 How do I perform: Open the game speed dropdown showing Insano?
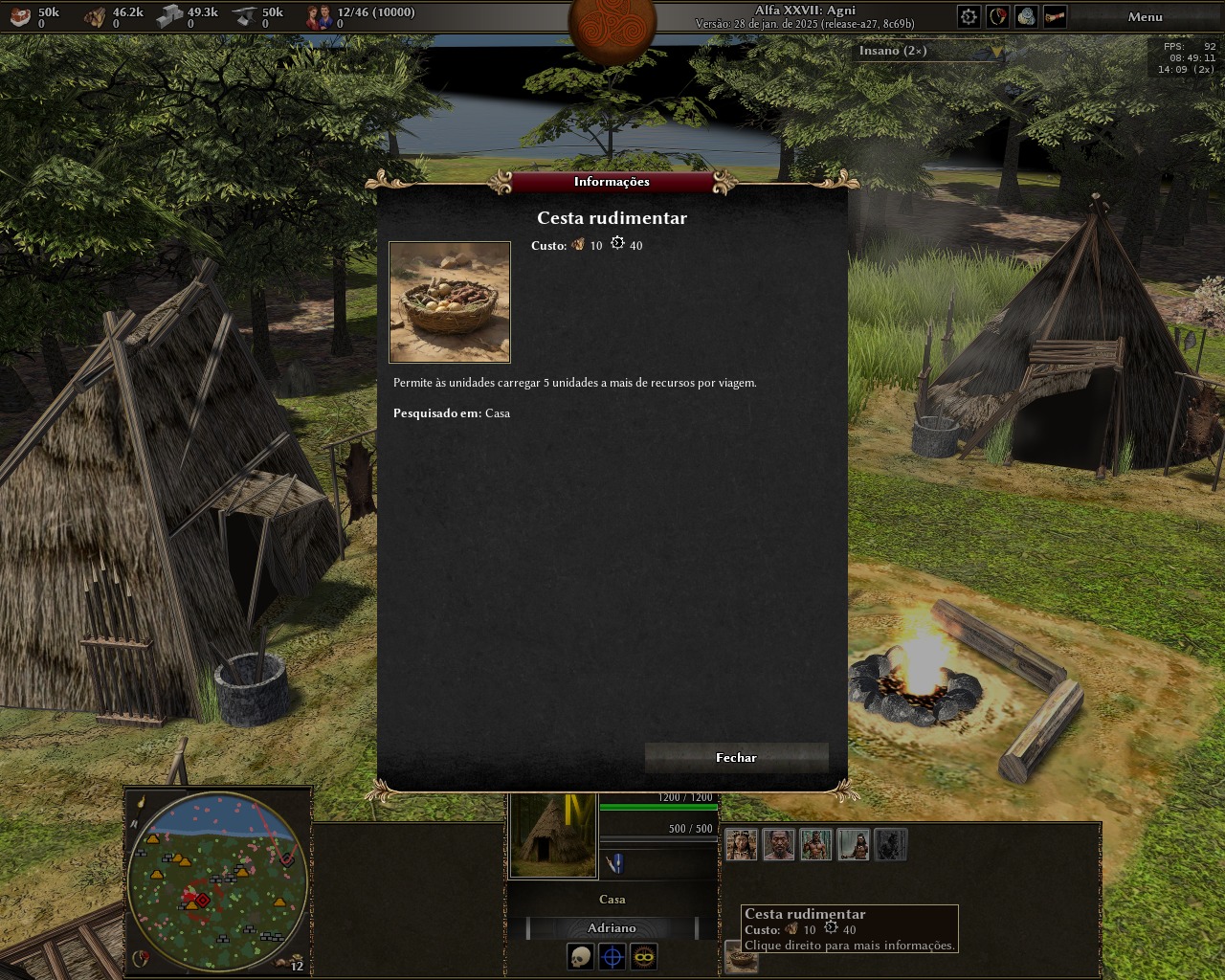(928, 51)
